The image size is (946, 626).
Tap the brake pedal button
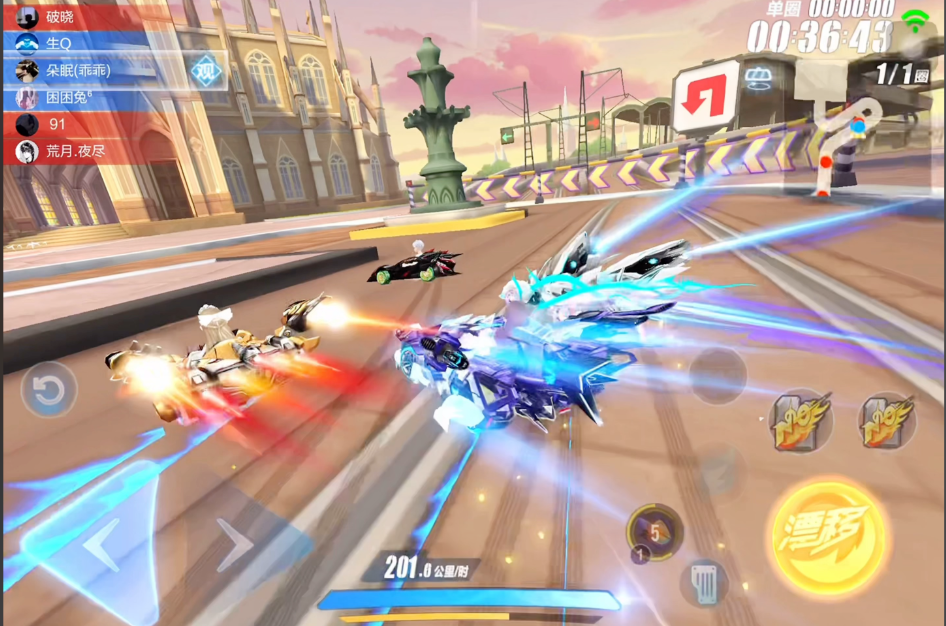[x=704, y=583]
